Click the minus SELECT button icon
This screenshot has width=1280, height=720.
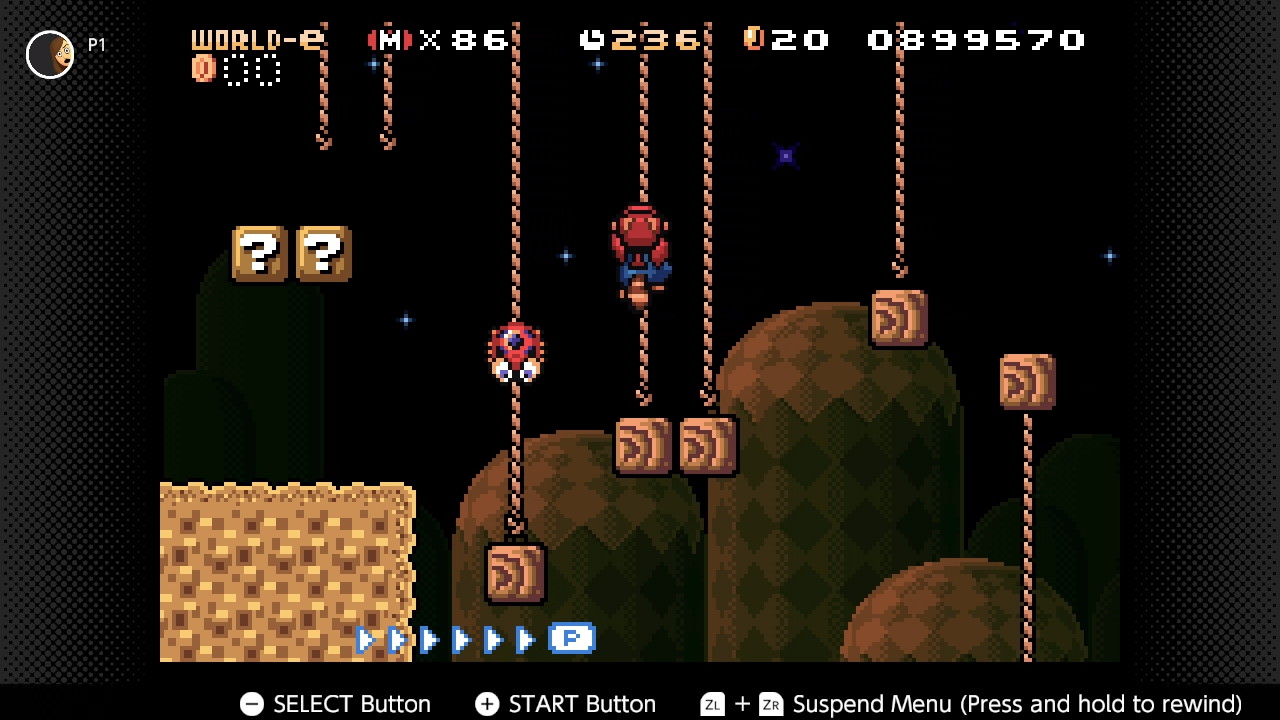point(251,704)
